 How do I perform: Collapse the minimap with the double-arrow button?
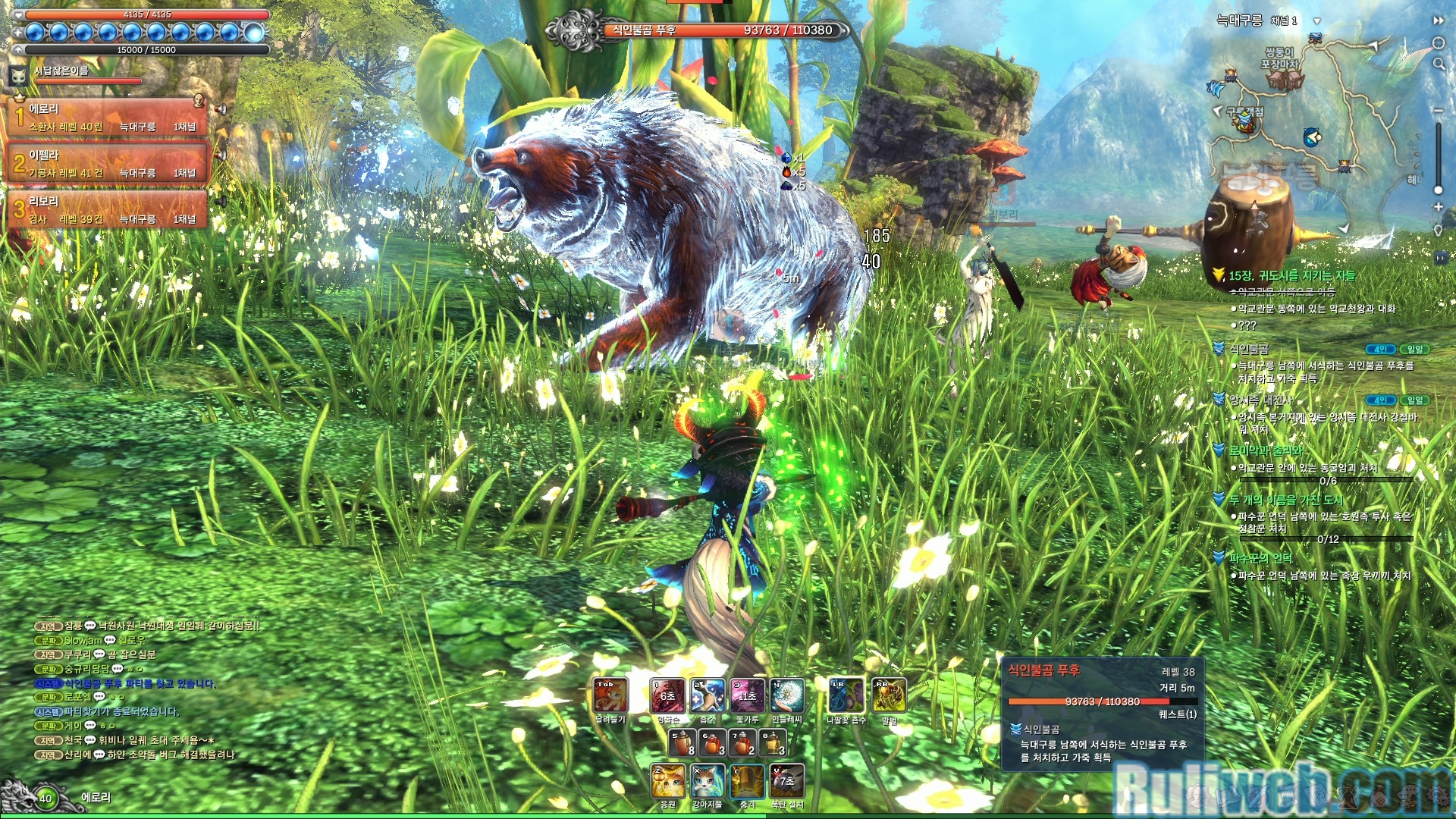coord(1439,21)
